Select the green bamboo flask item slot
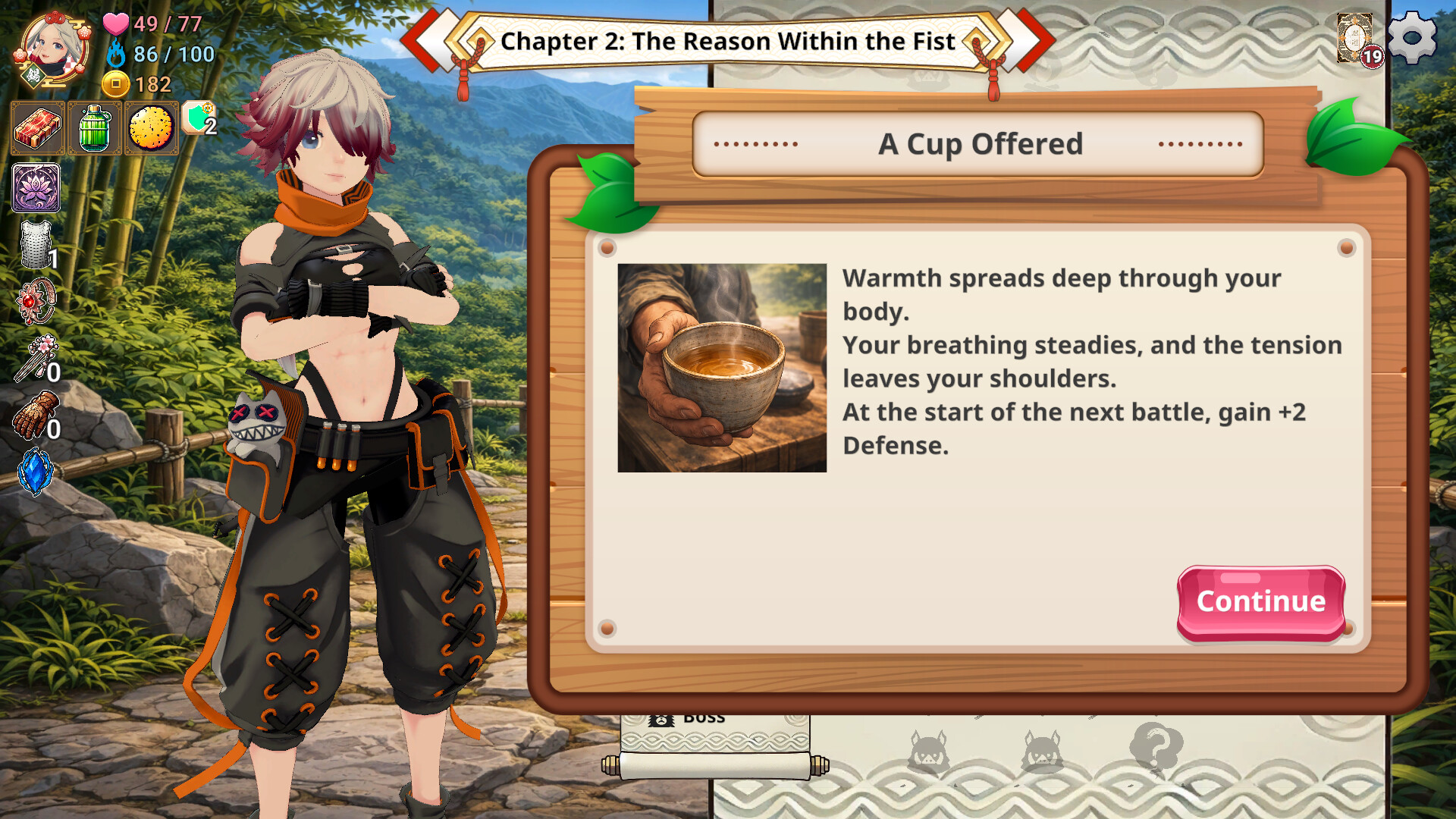This screenshot has height=819, width=1456. tap(95, 128)
